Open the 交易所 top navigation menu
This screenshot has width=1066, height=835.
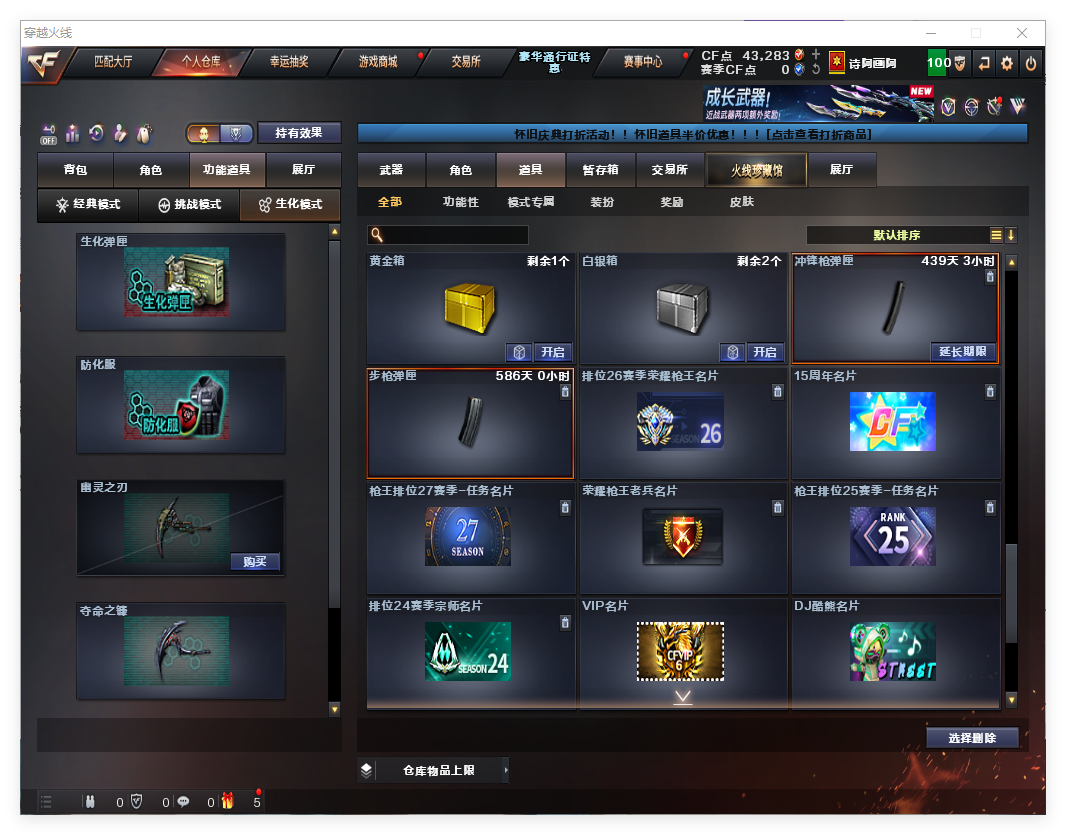[465, 62]
